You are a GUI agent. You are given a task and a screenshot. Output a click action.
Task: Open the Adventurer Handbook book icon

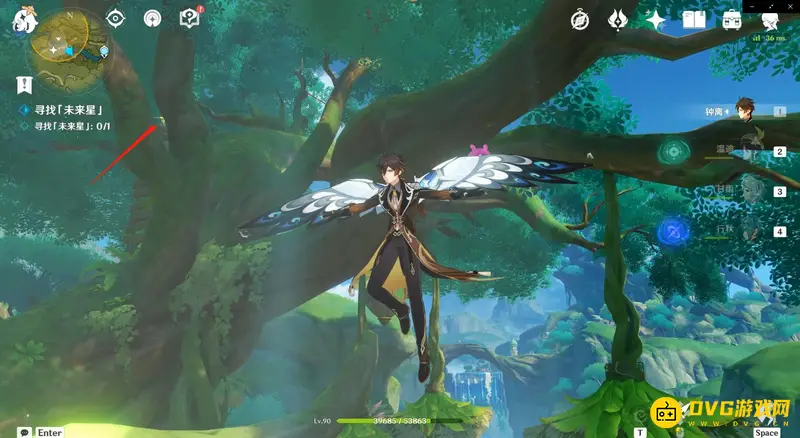pos(694,19)
